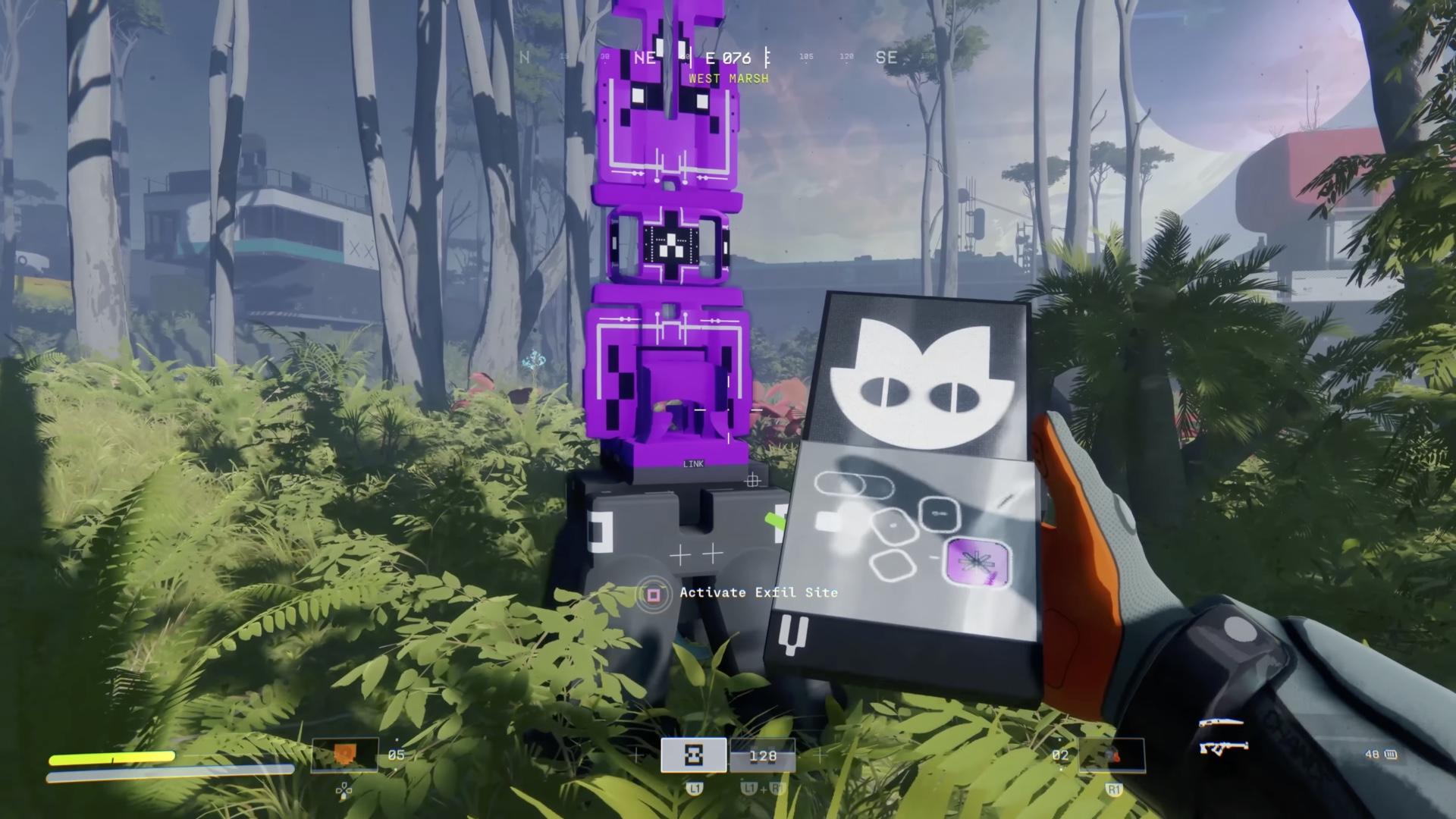Select the ability slot showing 128

point(762,755)
